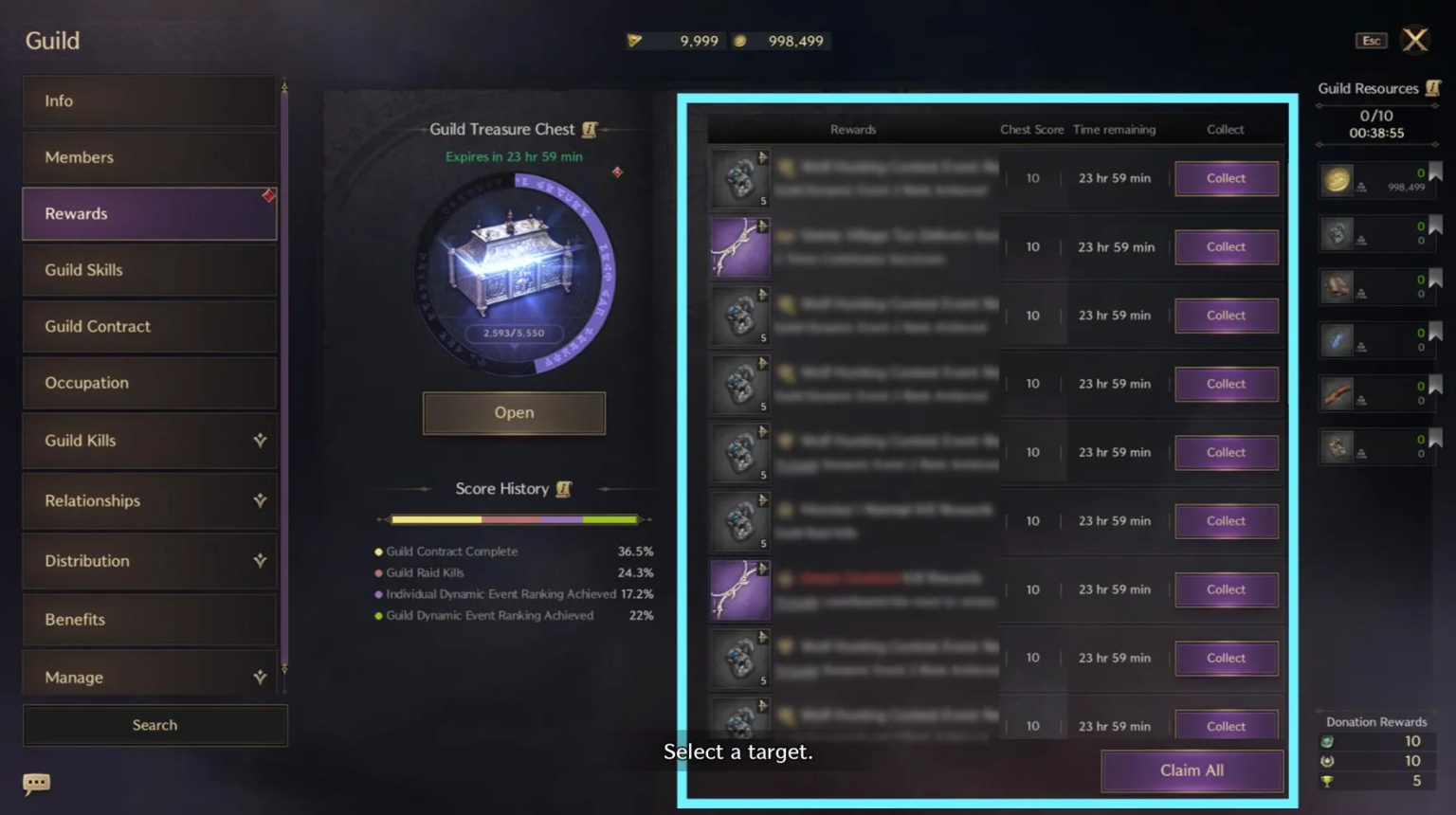
Task: Click the Score History info scroll icon
Action: 564,488
